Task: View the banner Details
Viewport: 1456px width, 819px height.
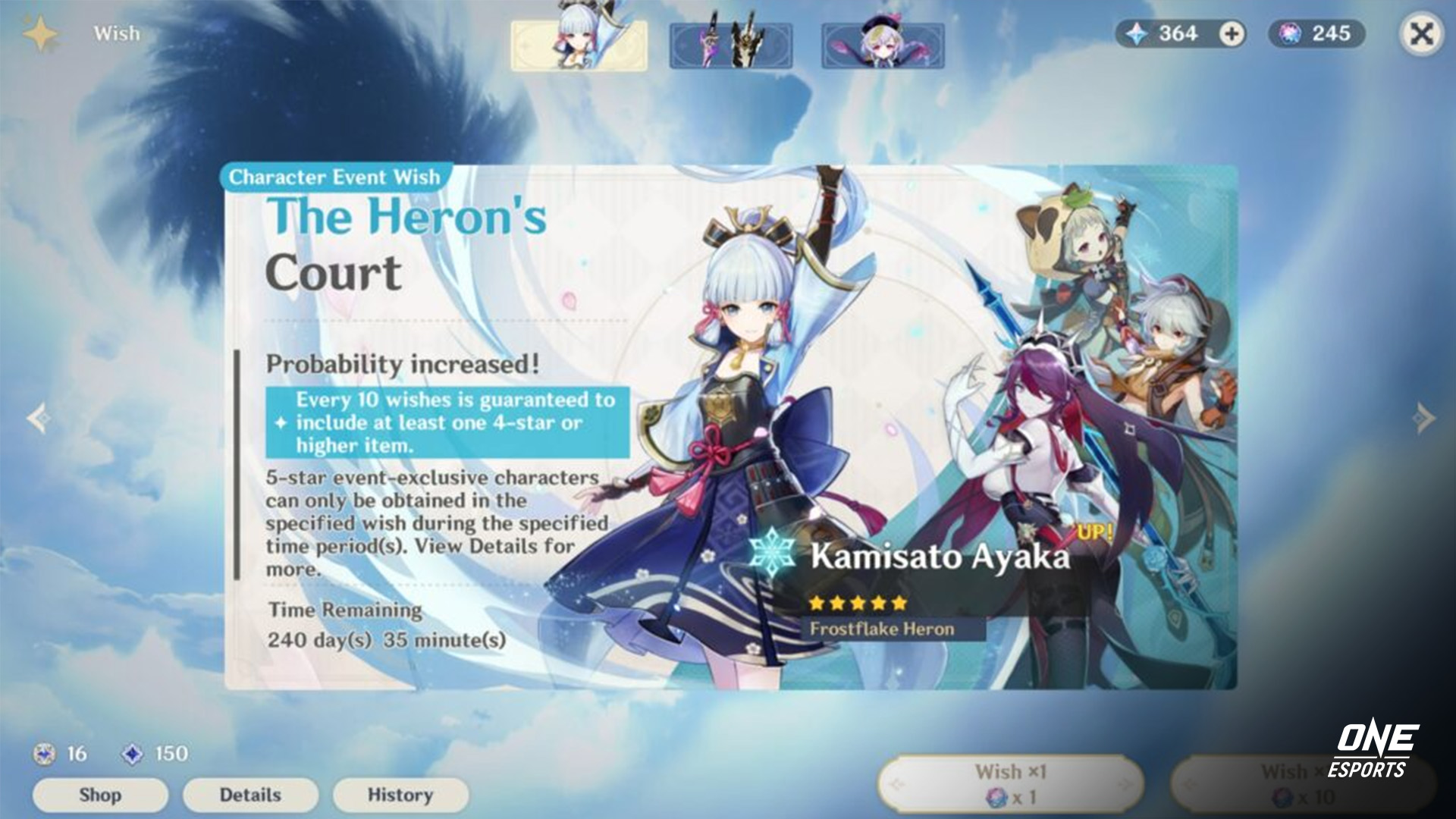Action: pos(250,795)
